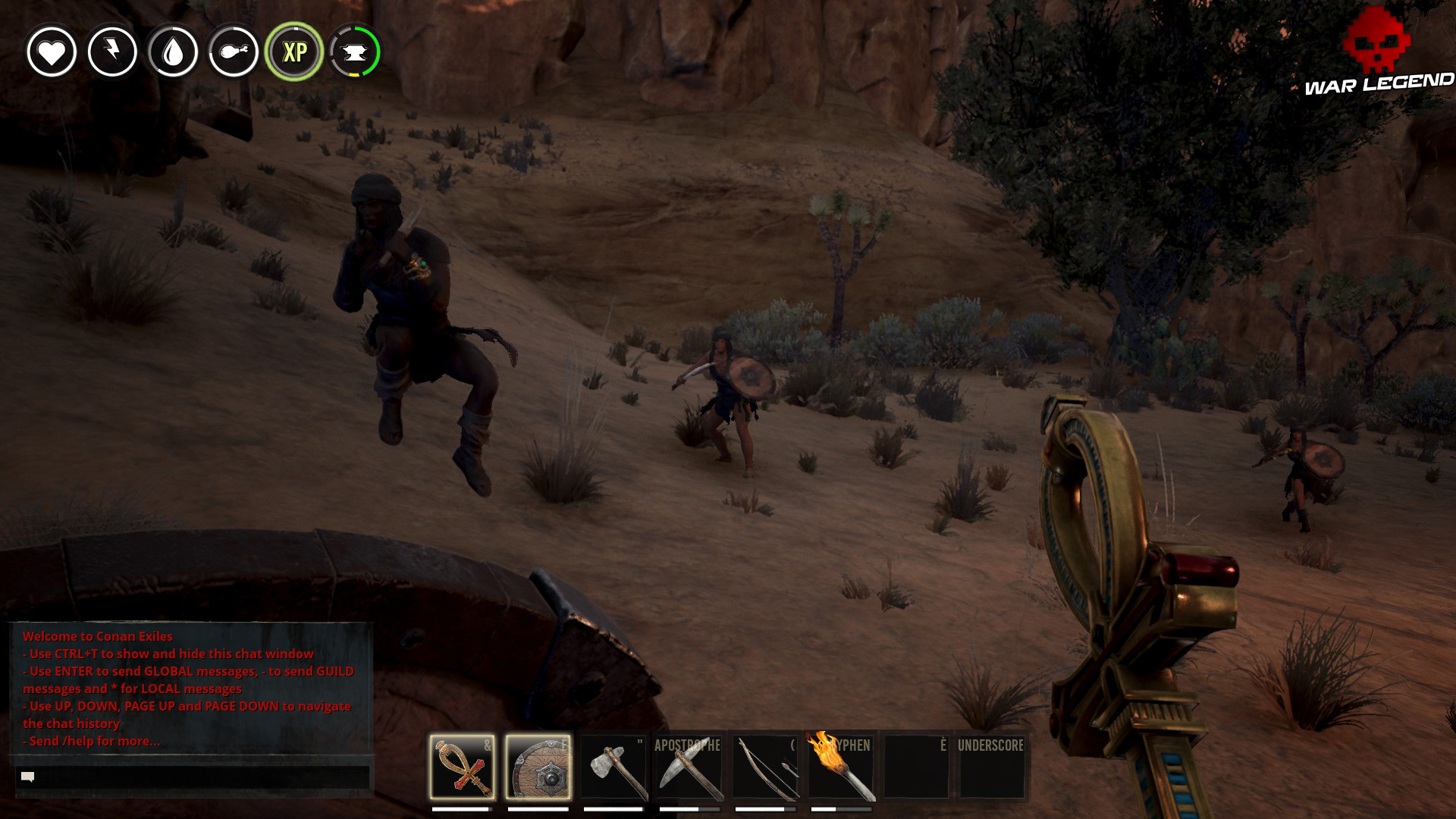Image resolution: width=1456 pixels, height=819 pixels.
Task: Click the Welcome to Conan Exiles chat panel
Action: pyautogui.click(x=186, y=690)
